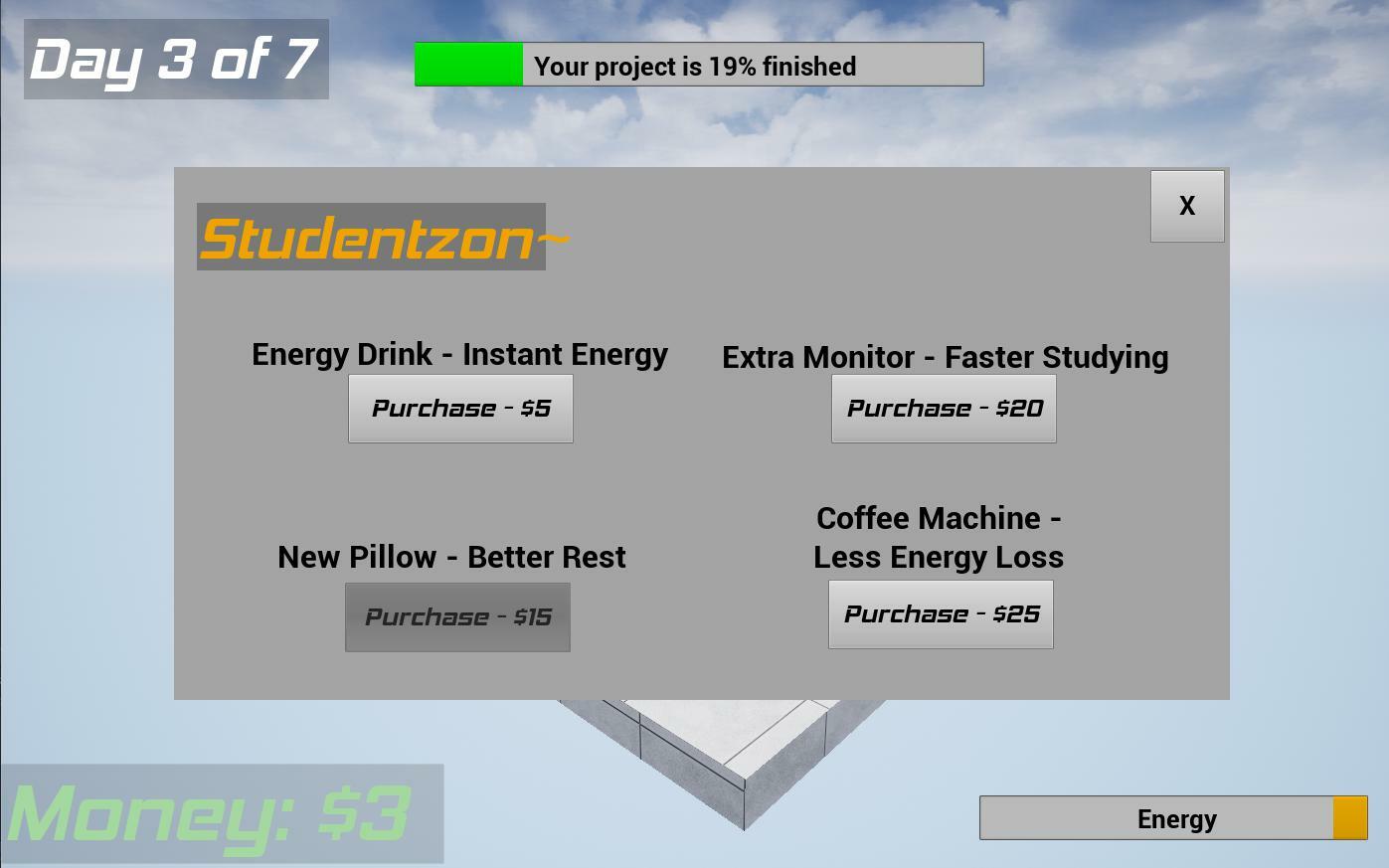Viewport: 1389px width, 868px height.
Task: Select the Purchase - $5 price tag
Action: 460,408
